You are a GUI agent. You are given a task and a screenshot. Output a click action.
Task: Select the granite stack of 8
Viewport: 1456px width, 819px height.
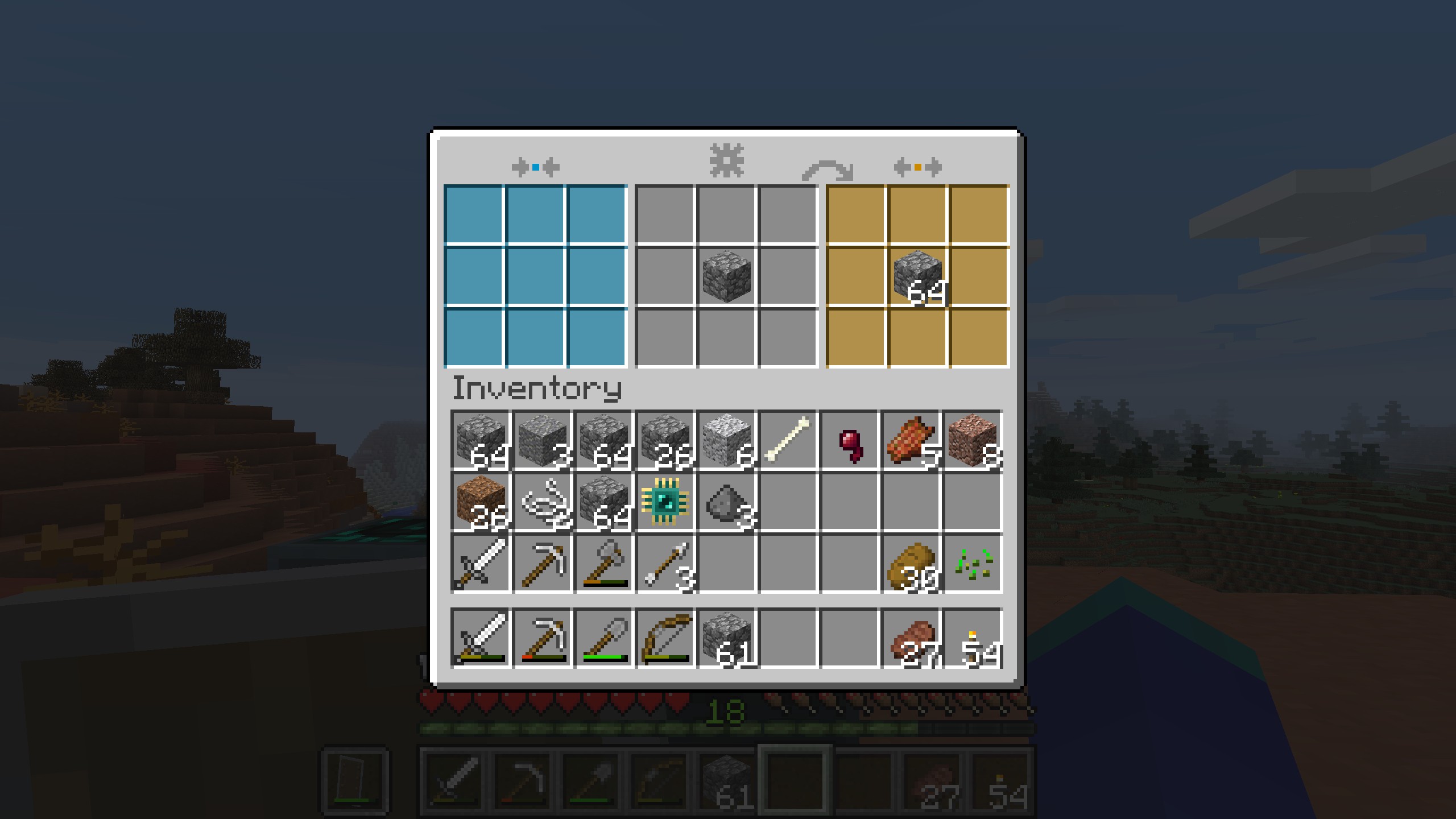(972, 441)
